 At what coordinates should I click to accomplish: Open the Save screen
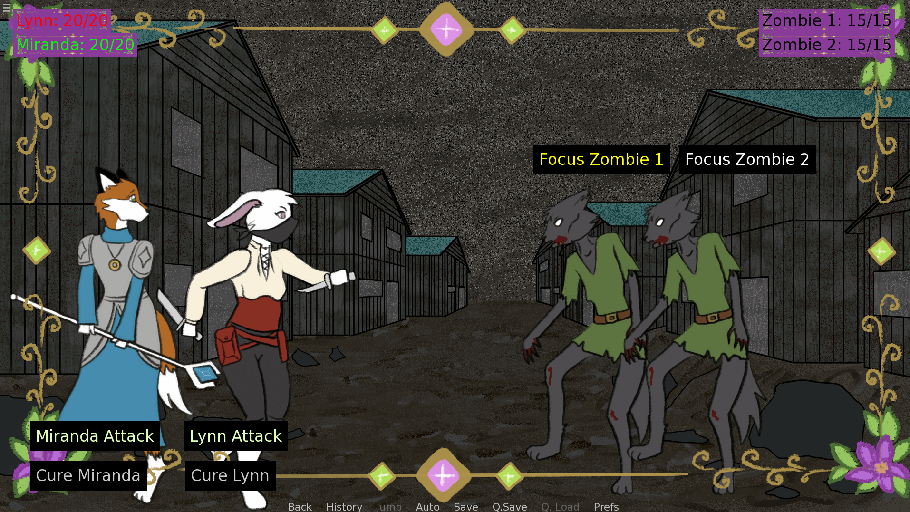coord(466,506)
